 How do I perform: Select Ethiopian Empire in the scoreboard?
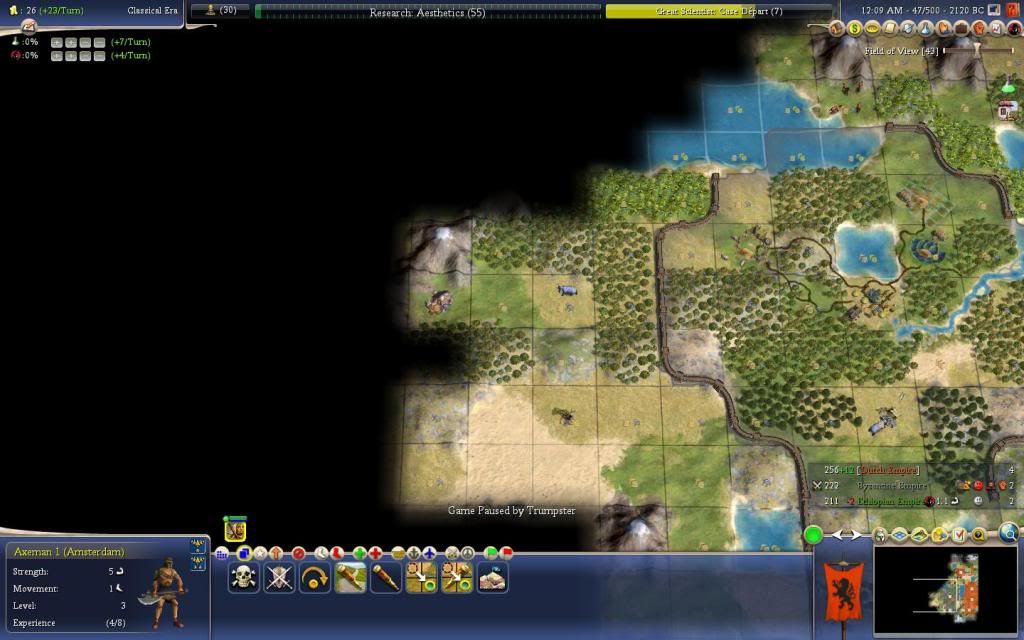click(881, 500)
